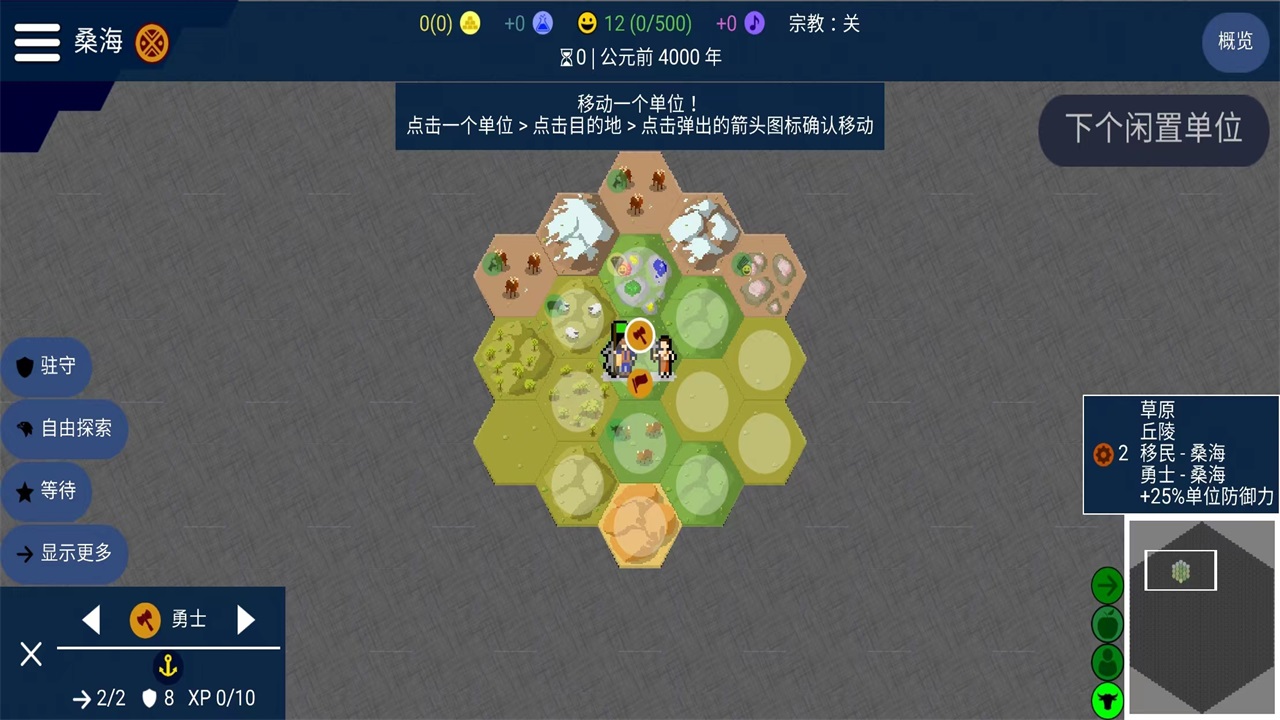Select the warrior's axe unit icon

click(145, 620)
